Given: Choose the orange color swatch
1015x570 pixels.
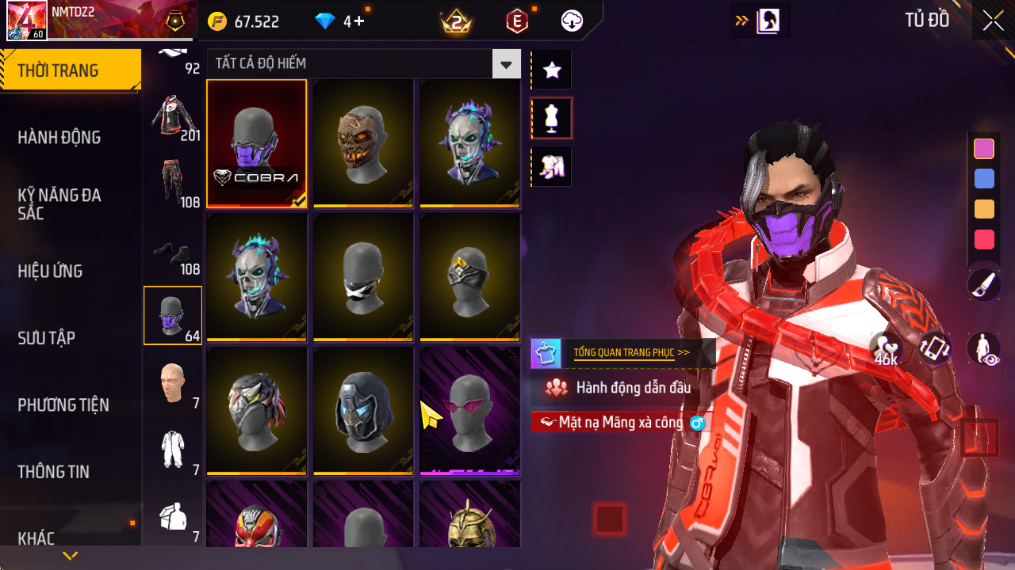Looking at the screenshot, I should click(984, 209).
